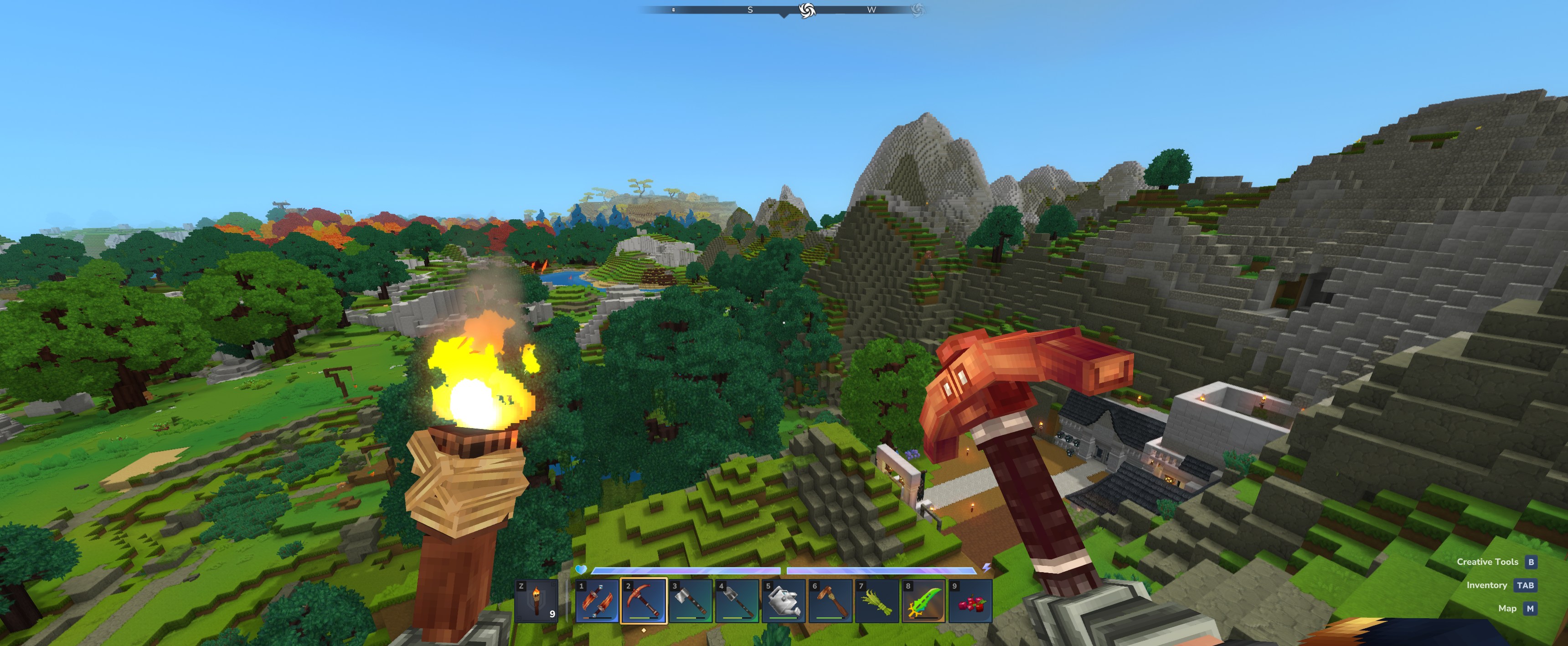Pick the metal watering can slot
Screen dimensions: 1568x646
(784, 601)
